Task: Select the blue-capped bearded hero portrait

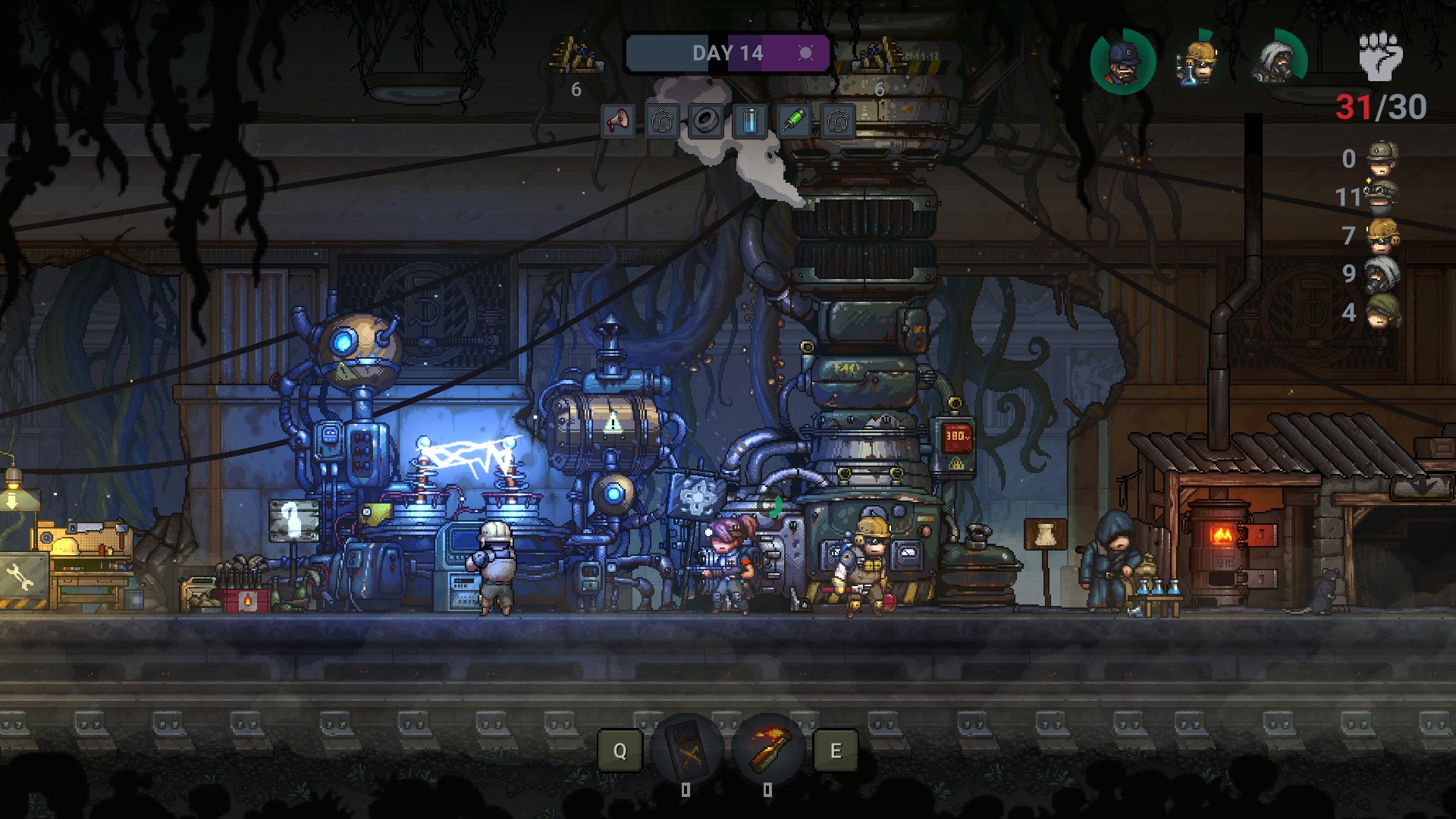Action: pos(1122,61)
